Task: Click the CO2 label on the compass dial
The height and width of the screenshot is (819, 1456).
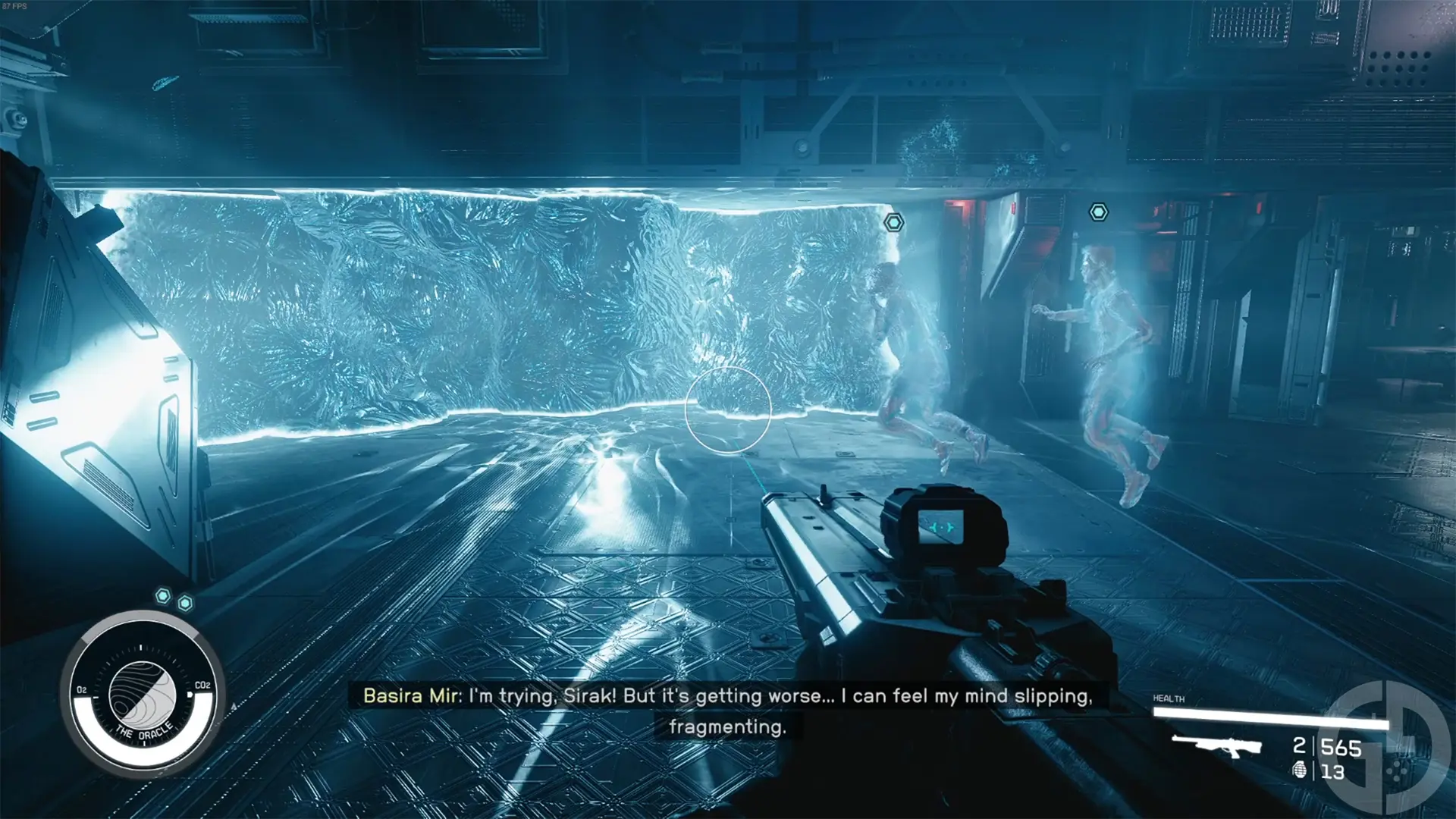Action: coord(202,686)
